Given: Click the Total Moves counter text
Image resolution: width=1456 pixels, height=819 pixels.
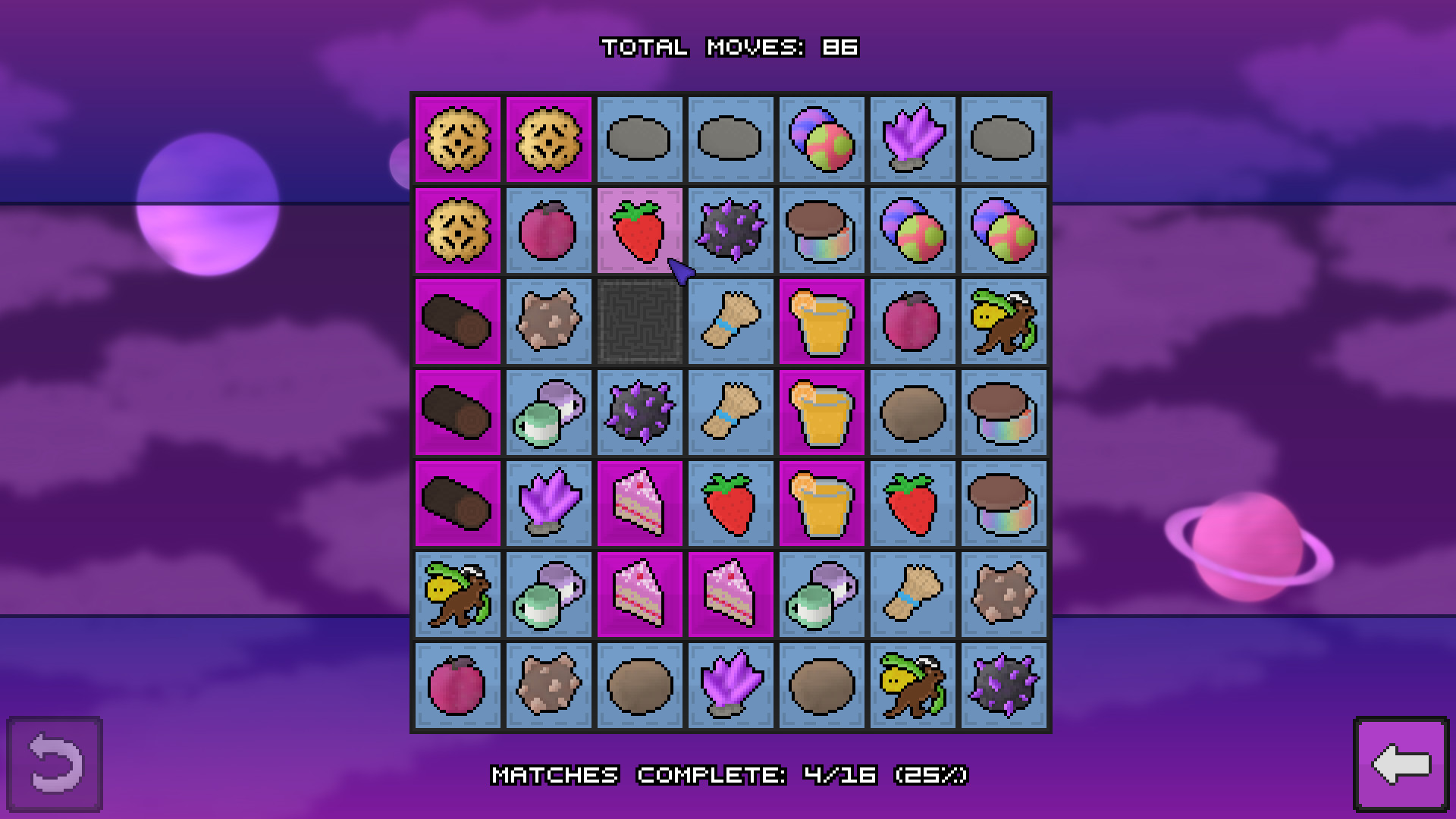Looking at the screenshot, I should [x=728, y=47].
